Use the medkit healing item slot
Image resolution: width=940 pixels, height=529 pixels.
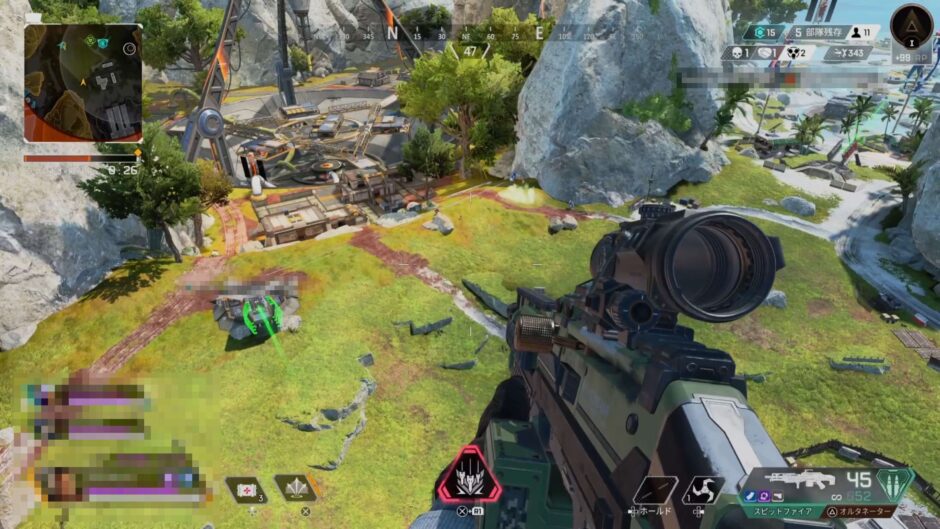click(246, 489)
